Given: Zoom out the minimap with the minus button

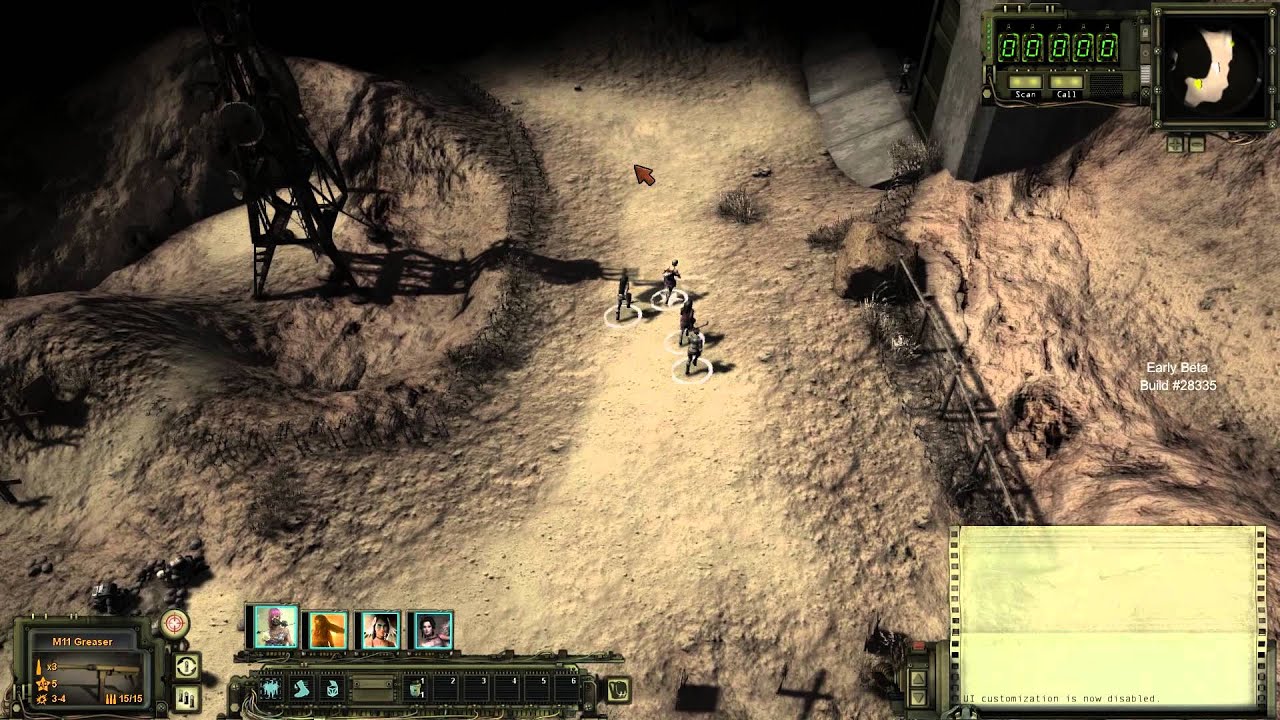Looking at the screenshot, I should tap(1196, 144).
